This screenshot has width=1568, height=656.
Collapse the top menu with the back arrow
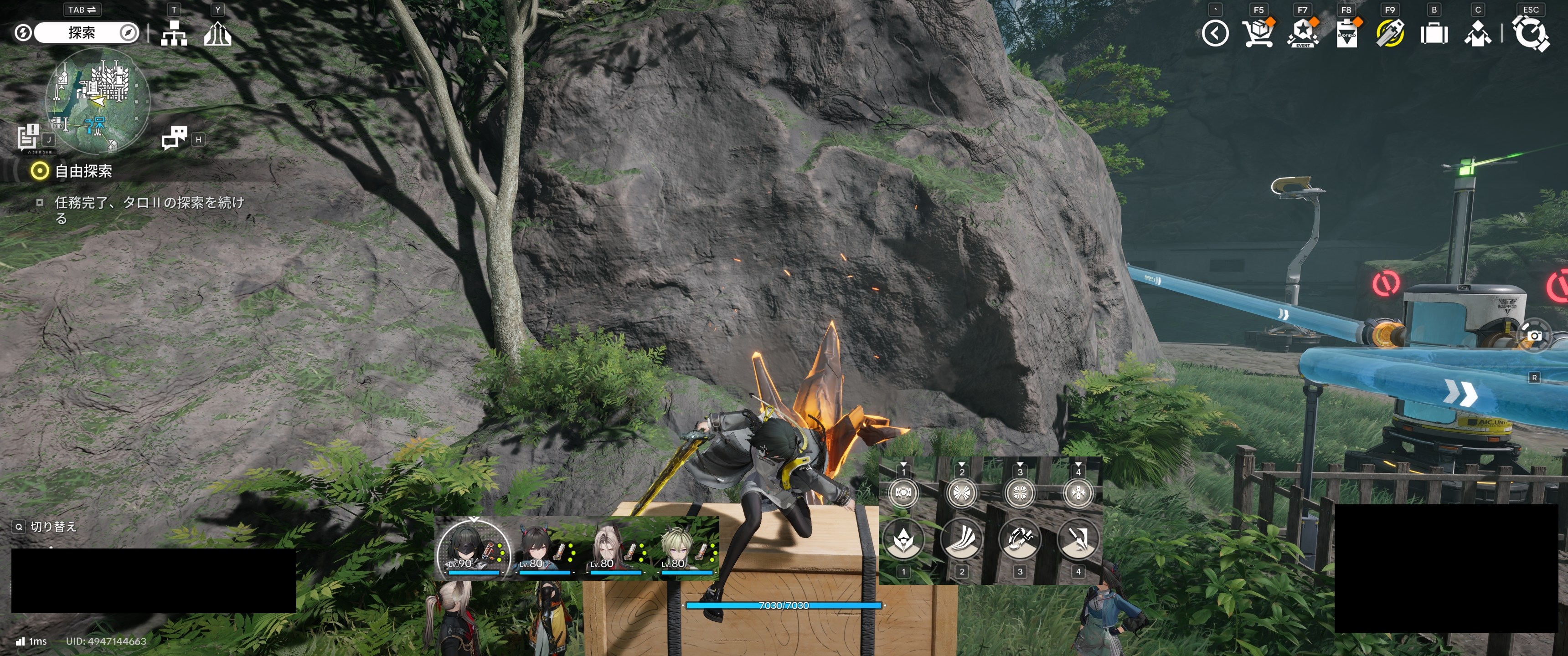click(x=1215, y=33)
